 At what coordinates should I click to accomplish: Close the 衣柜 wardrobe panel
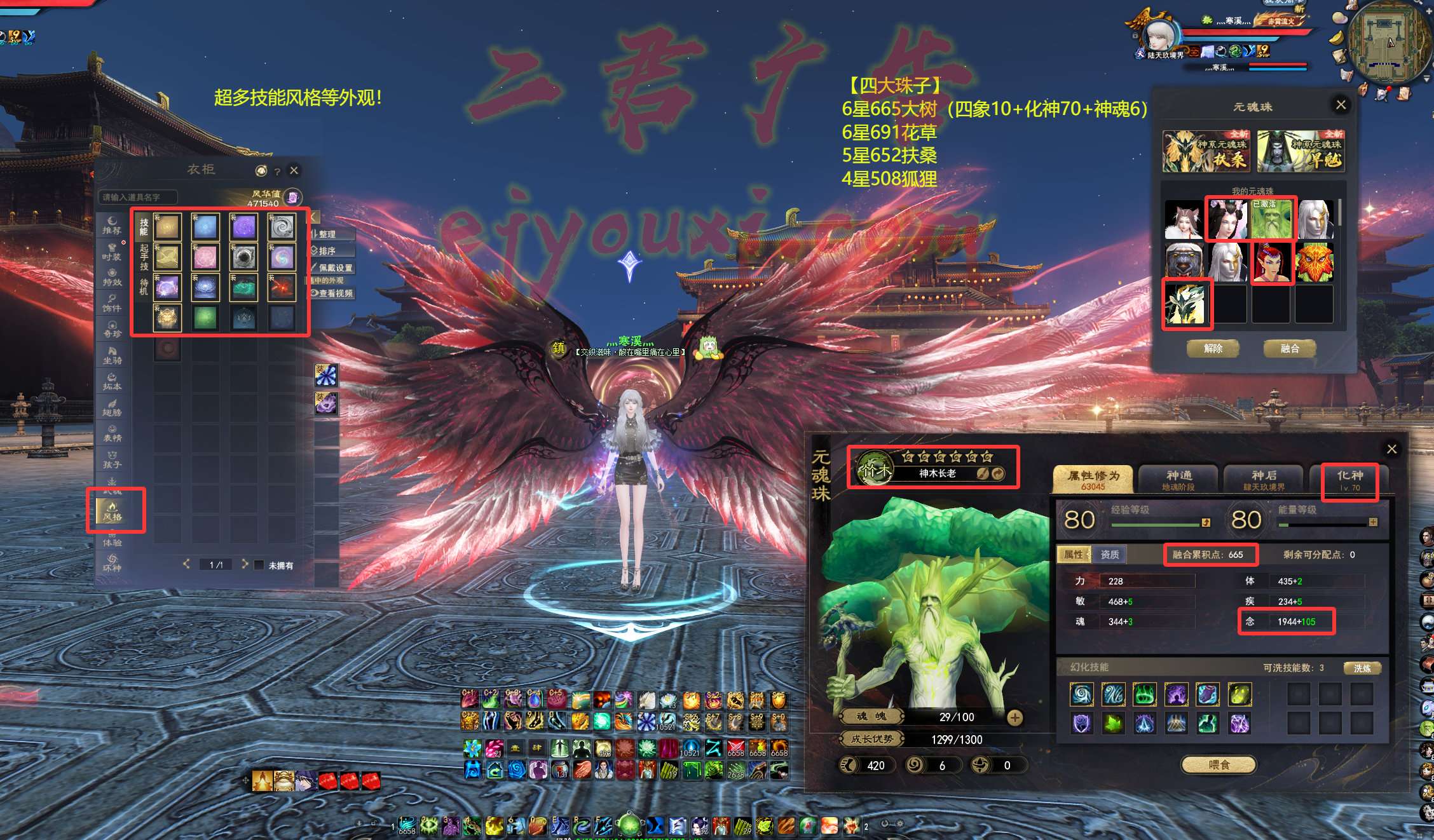point(294,170)
